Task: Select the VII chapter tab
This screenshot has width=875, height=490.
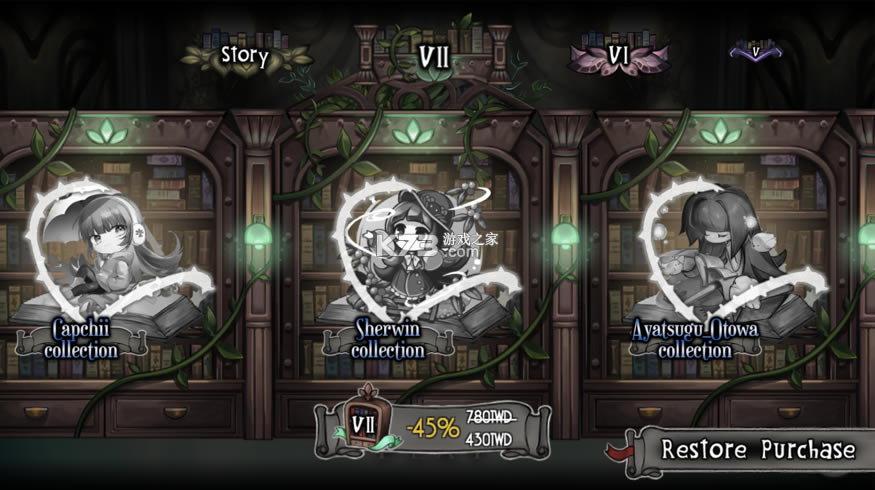Action: click(433, 55)
